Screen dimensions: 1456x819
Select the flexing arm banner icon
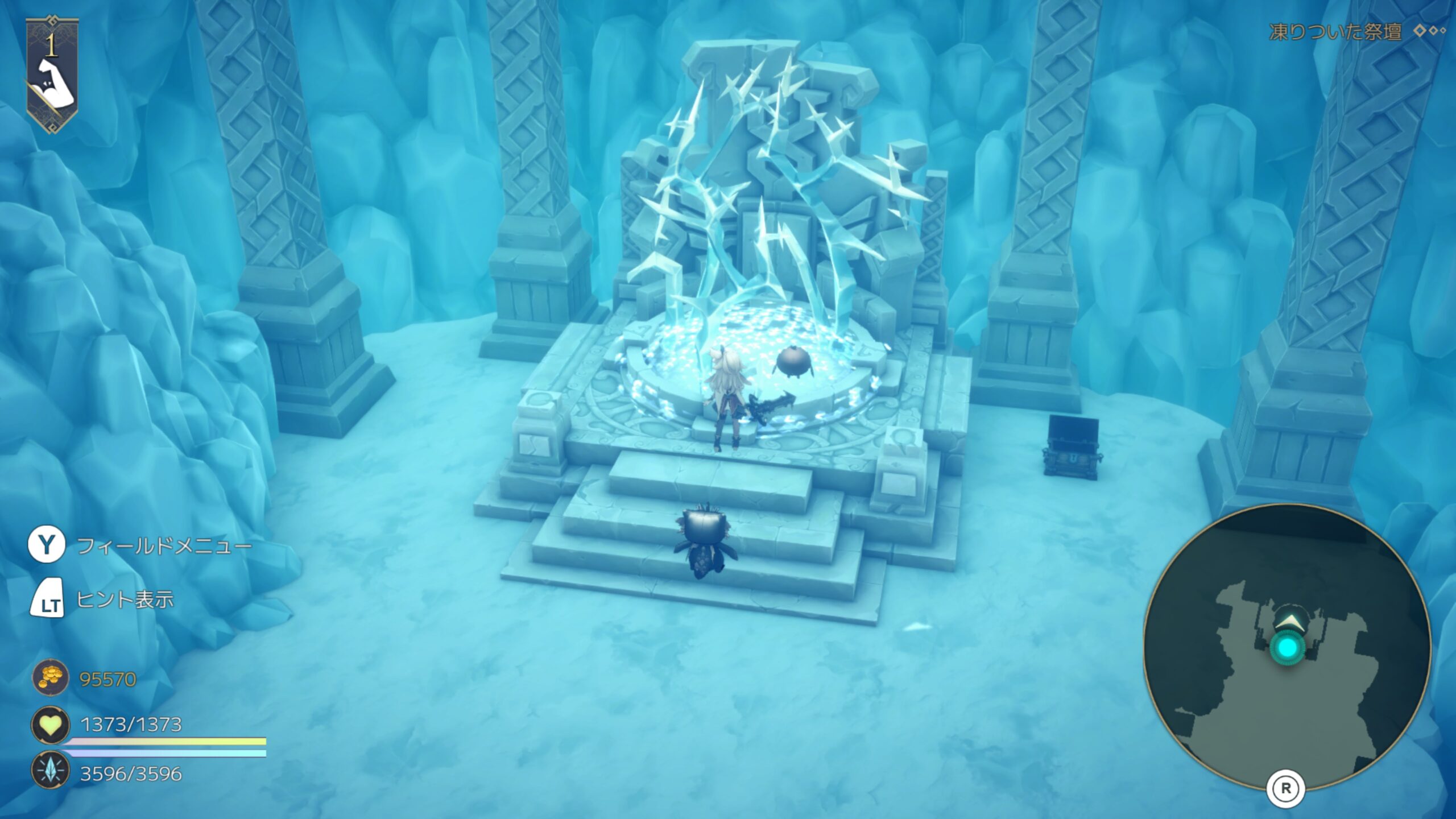pos(52,77)
